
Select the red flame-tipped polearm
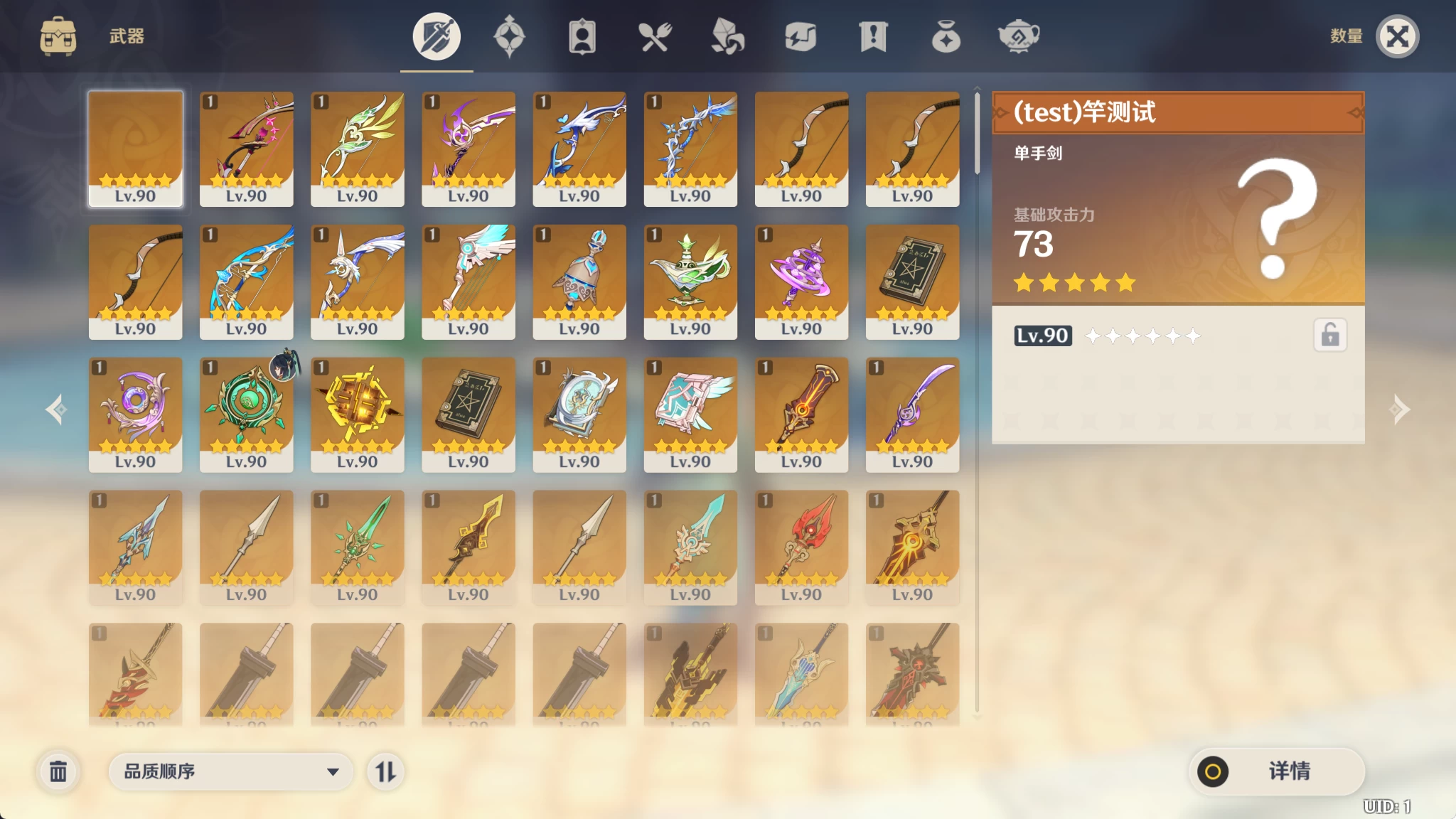[x=801, y=547]
